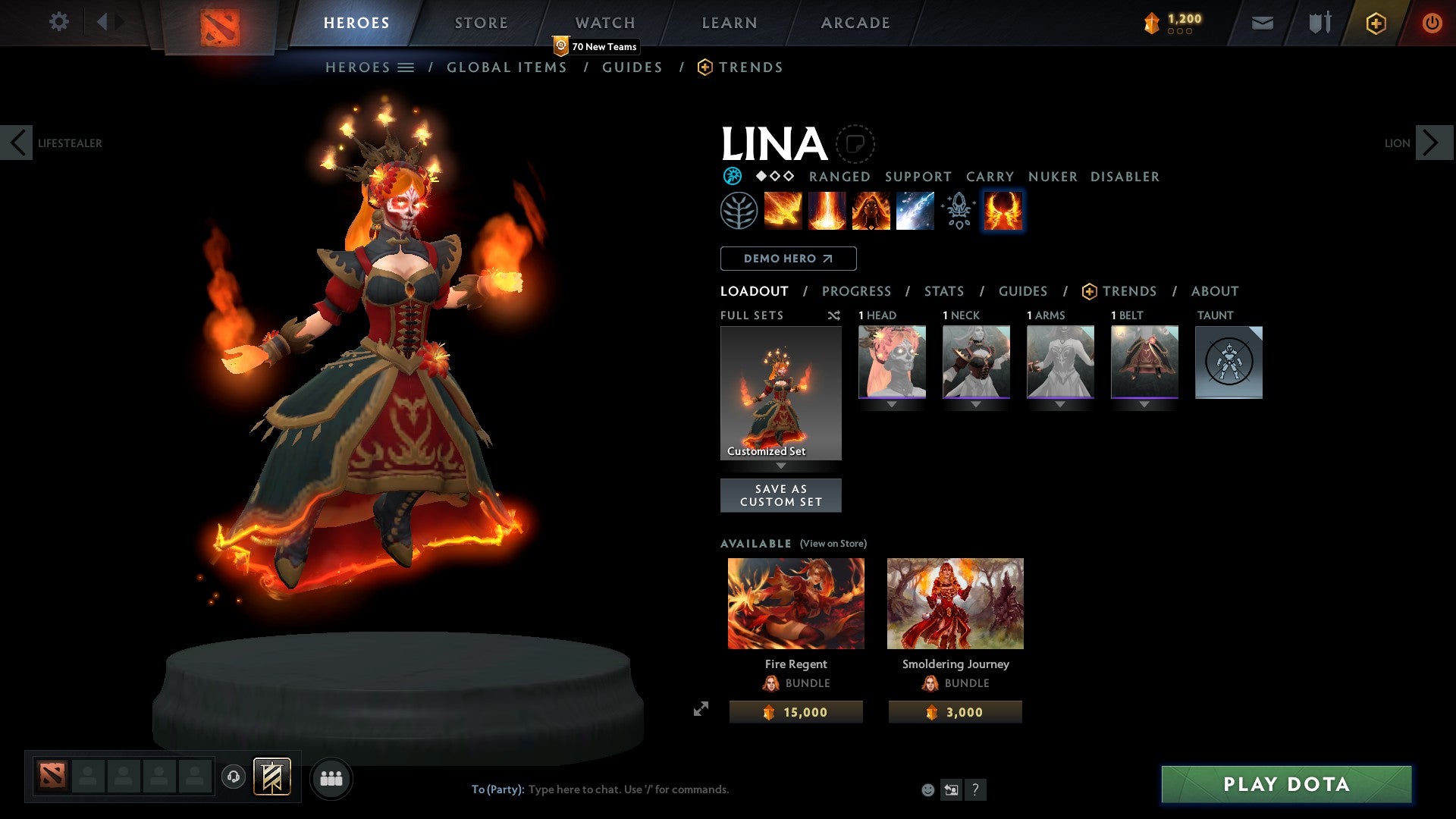Open the notifications mail icon

tap(1261, 23)
